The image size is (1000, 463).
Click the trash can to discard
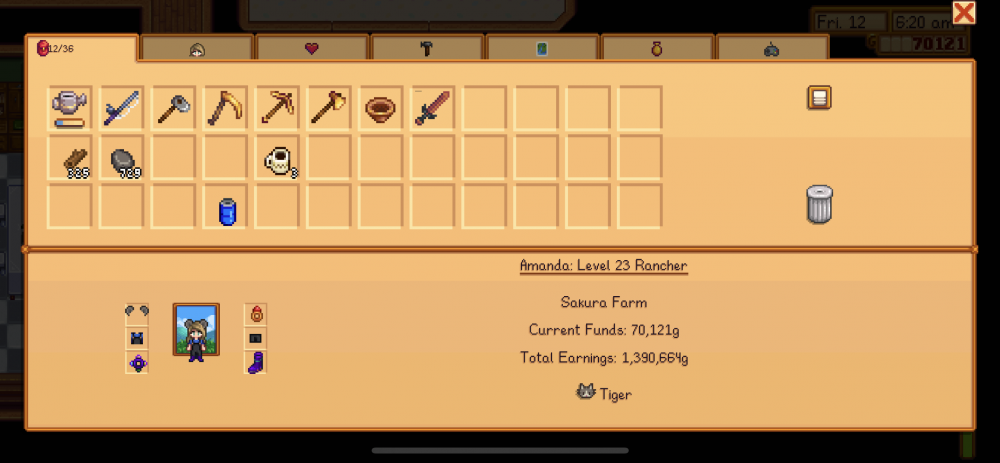[x=820, y=204]
